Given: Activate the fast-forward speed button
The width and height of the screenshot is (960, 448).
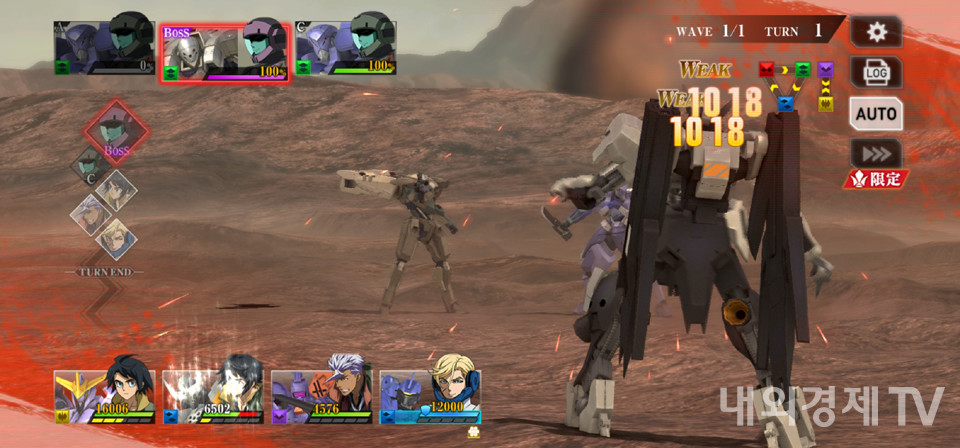Looking at the screenshot, I should coord(877,154).
